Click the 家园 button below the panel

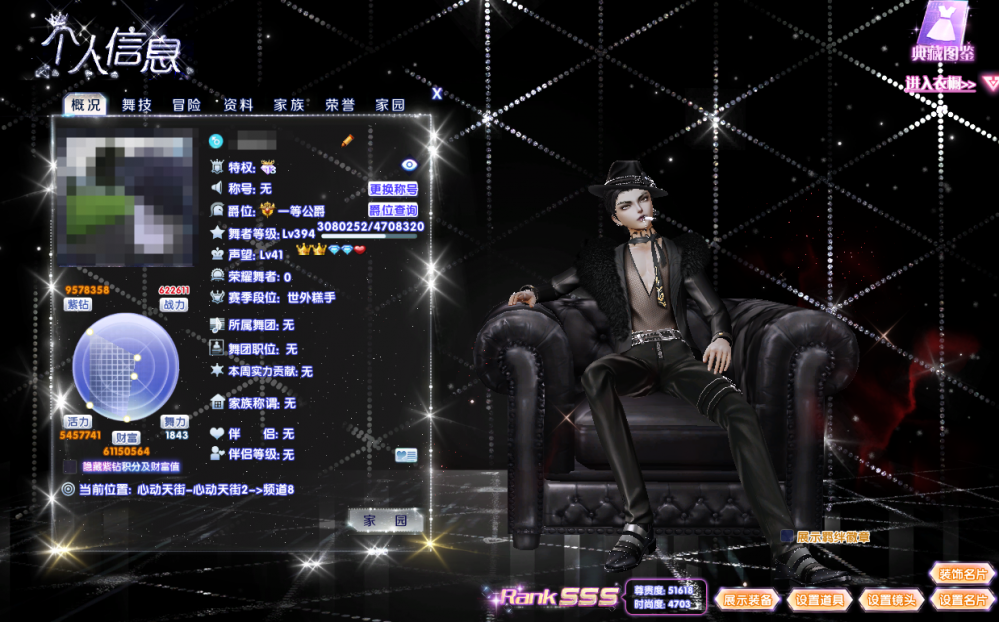coord(385,521)
